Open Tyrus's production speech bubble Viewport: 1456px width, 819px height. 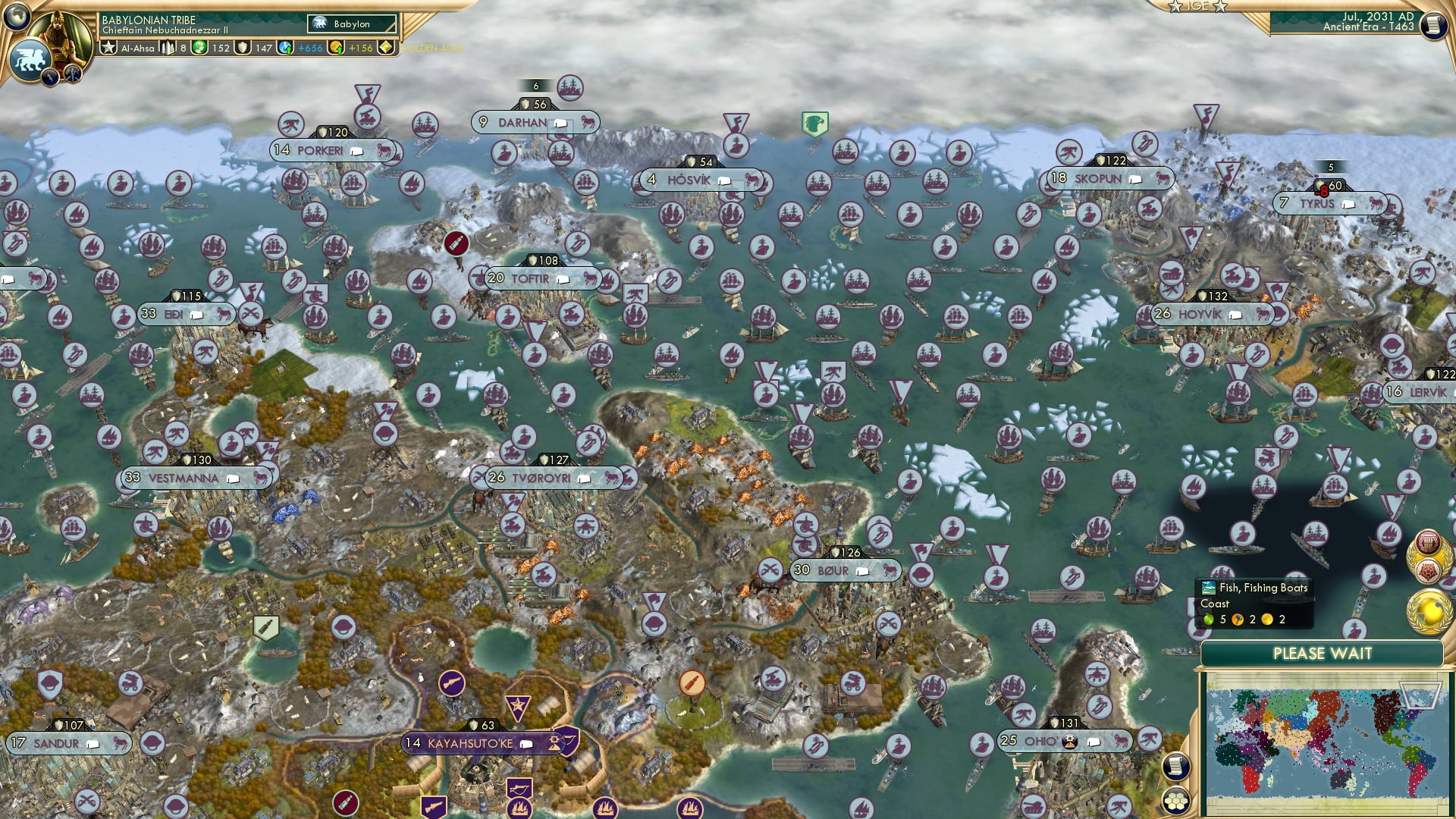(x=1347, y=203)
